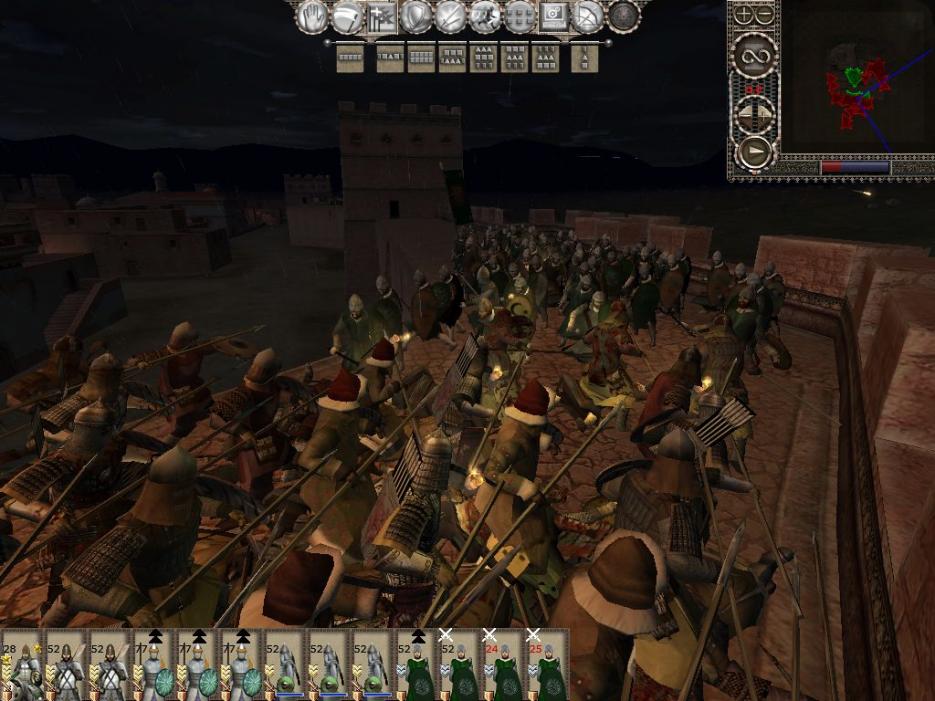This screenshot has height=701, width=935.
Task: Choose the narrow column army formation
Action: [584, 59]
